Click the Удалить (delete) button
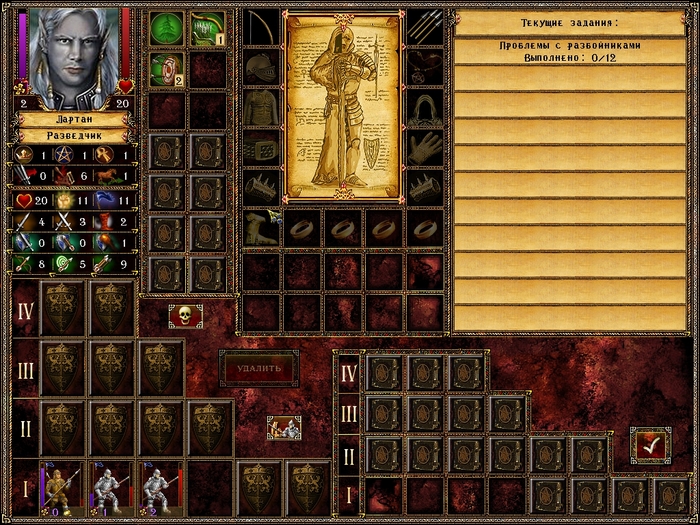This screenshot has width=700, height=525. (x=259, y=368)
